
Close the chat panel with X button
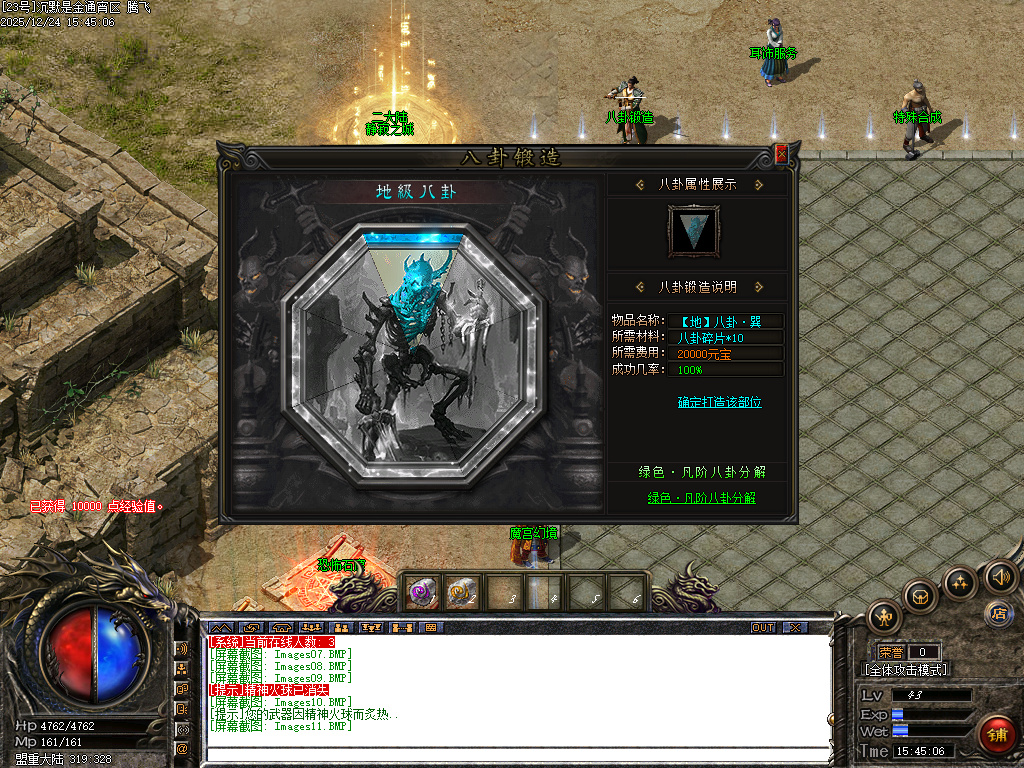(x=794, y=628)
